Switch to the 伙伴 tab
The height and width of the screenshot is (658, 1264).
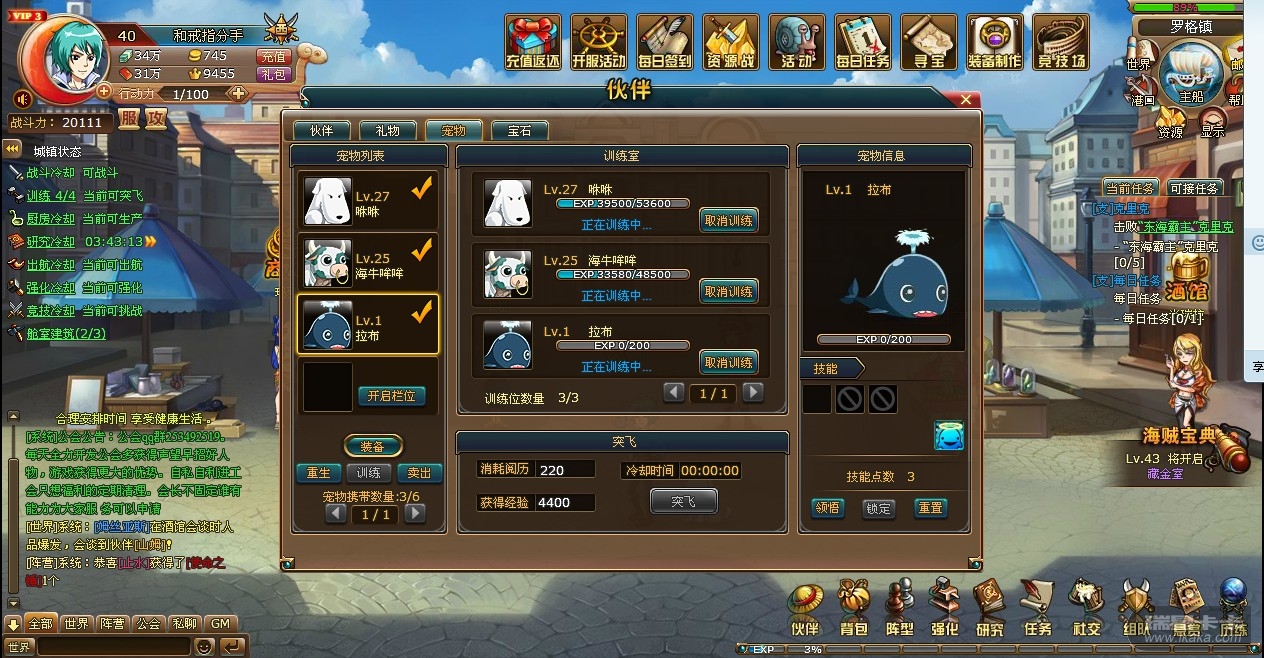(320, 131)
